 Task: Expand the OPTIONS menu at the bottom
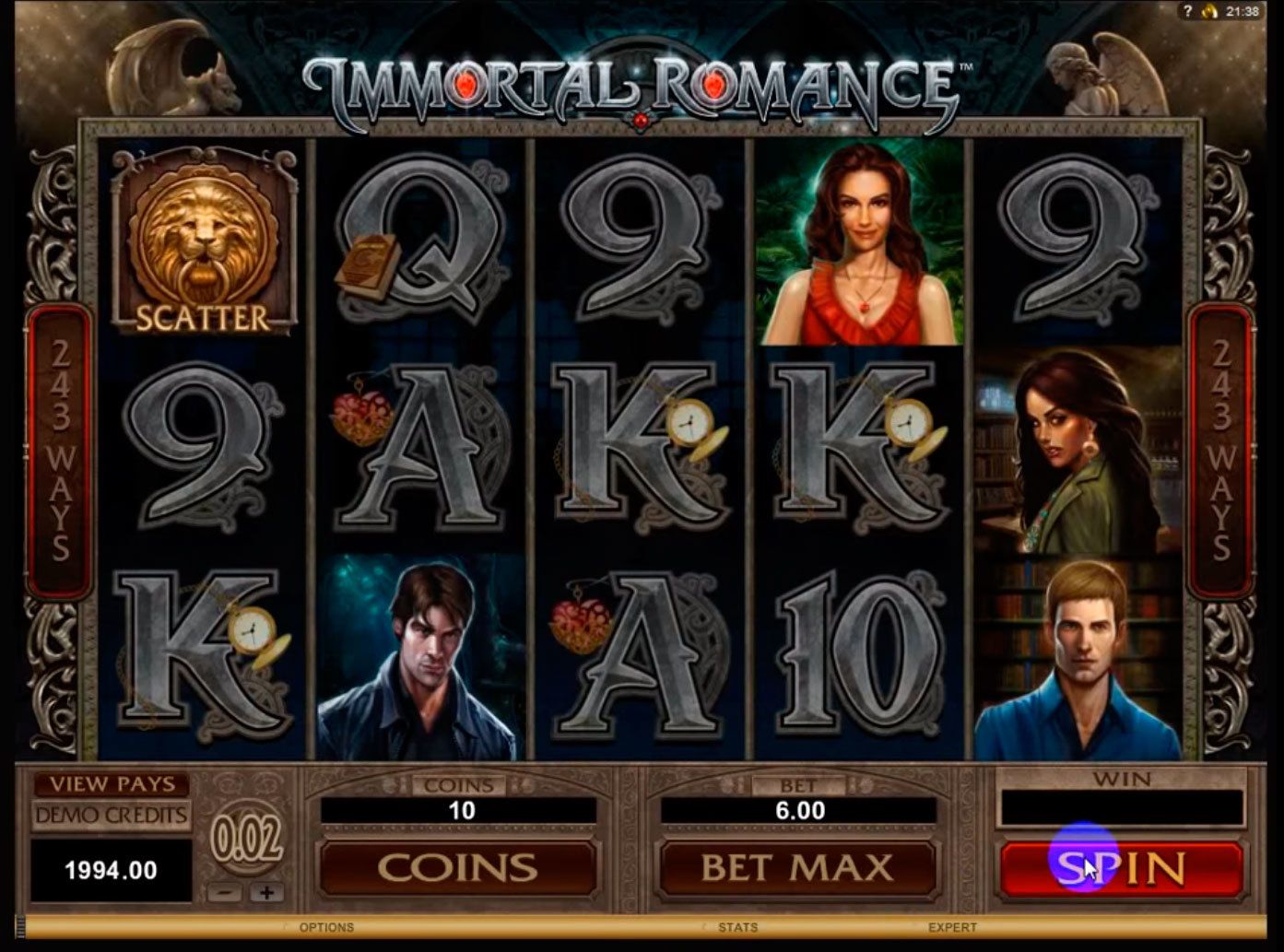tap(327, 928)
